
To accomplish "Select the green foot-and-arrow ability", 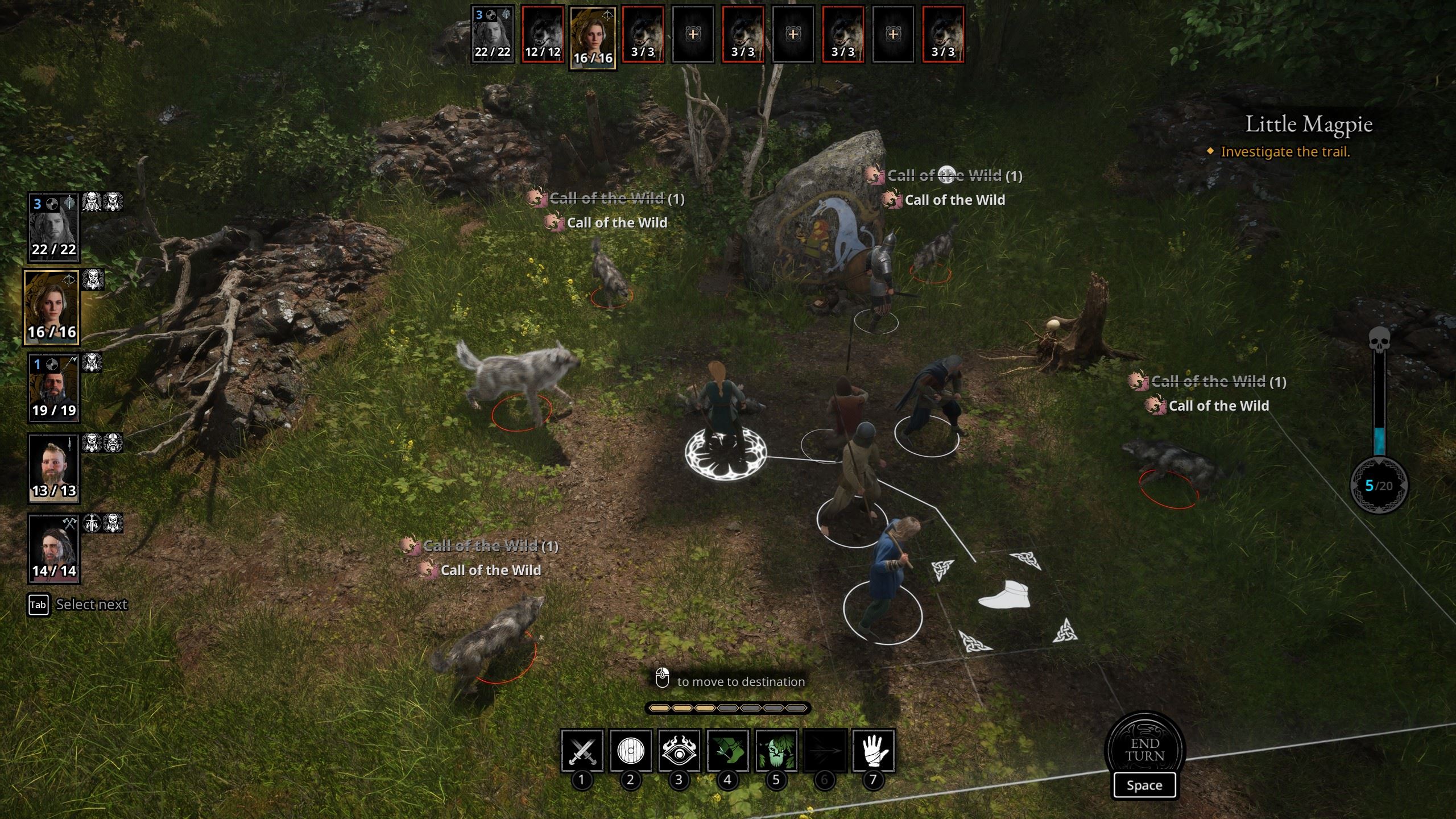I will coord(727,751).
